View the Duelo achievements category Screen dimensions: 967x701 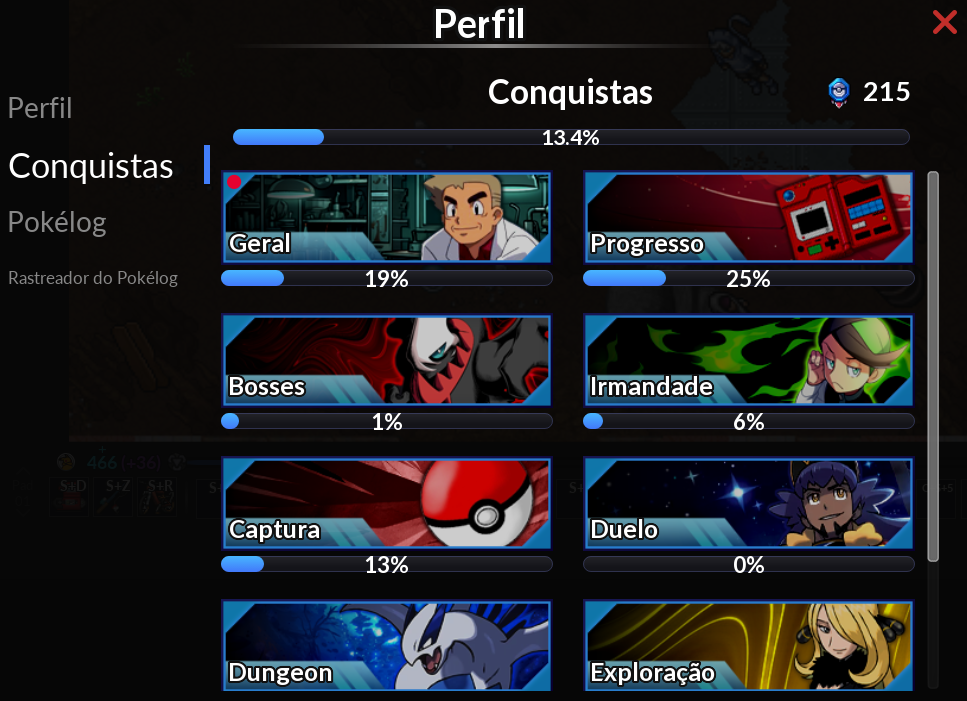coord(748,503)
